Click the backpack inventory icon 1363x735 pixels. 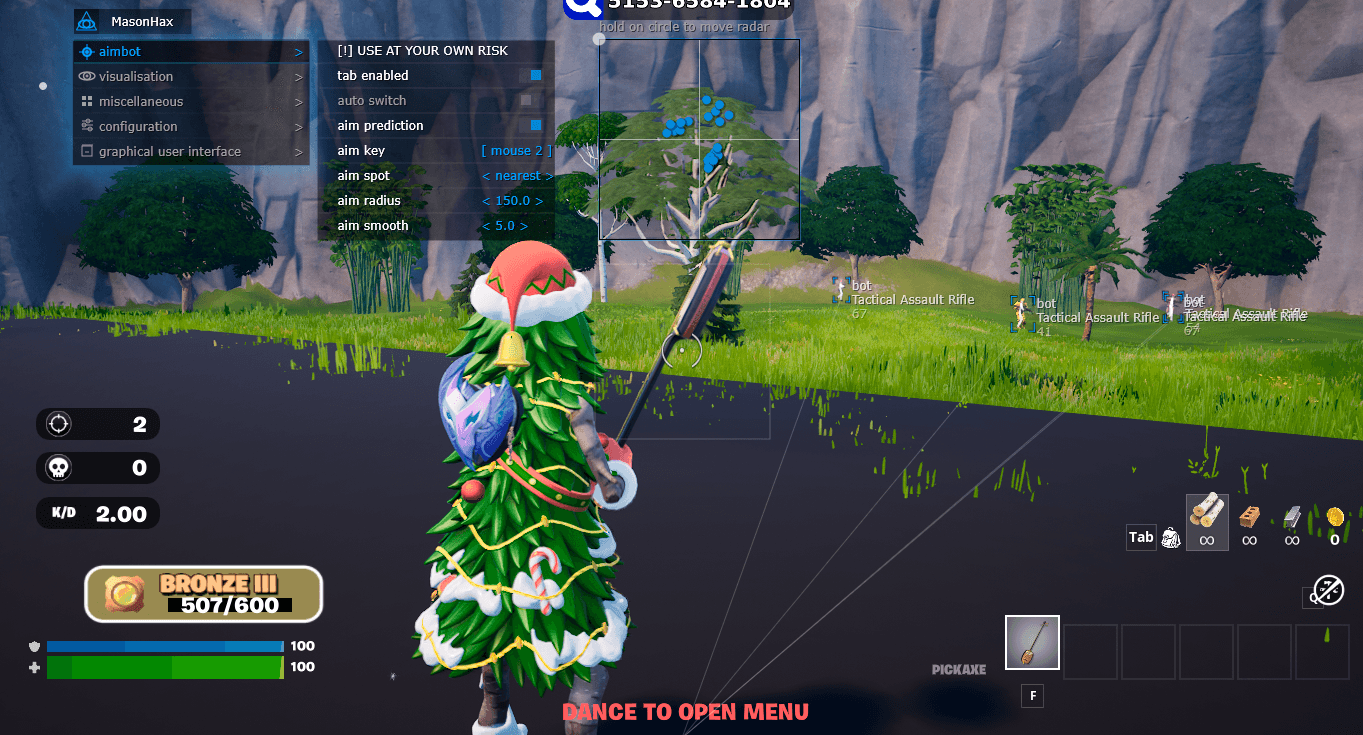(1171, 537)
